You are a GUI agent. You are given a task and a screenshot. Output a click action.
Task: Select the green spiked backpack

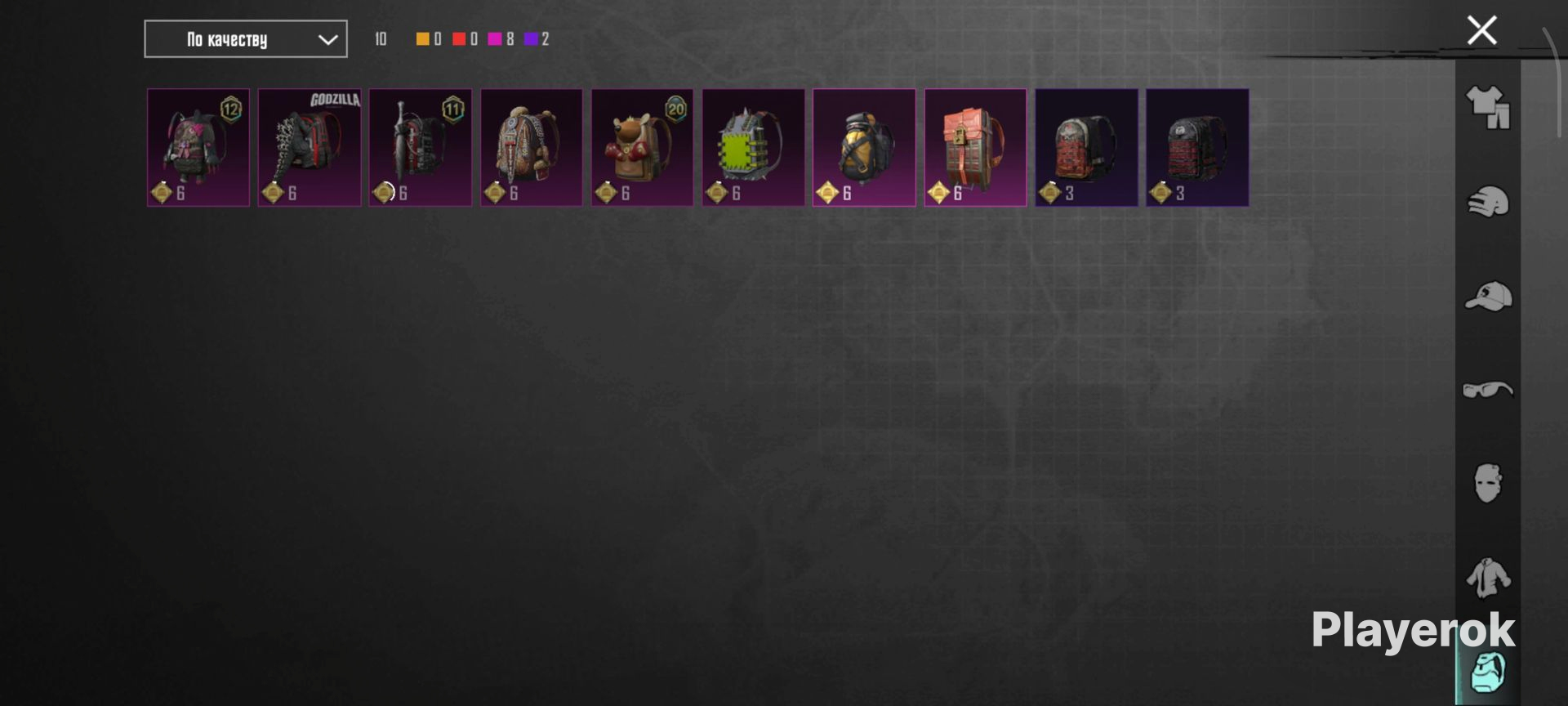tap(753, 147)
